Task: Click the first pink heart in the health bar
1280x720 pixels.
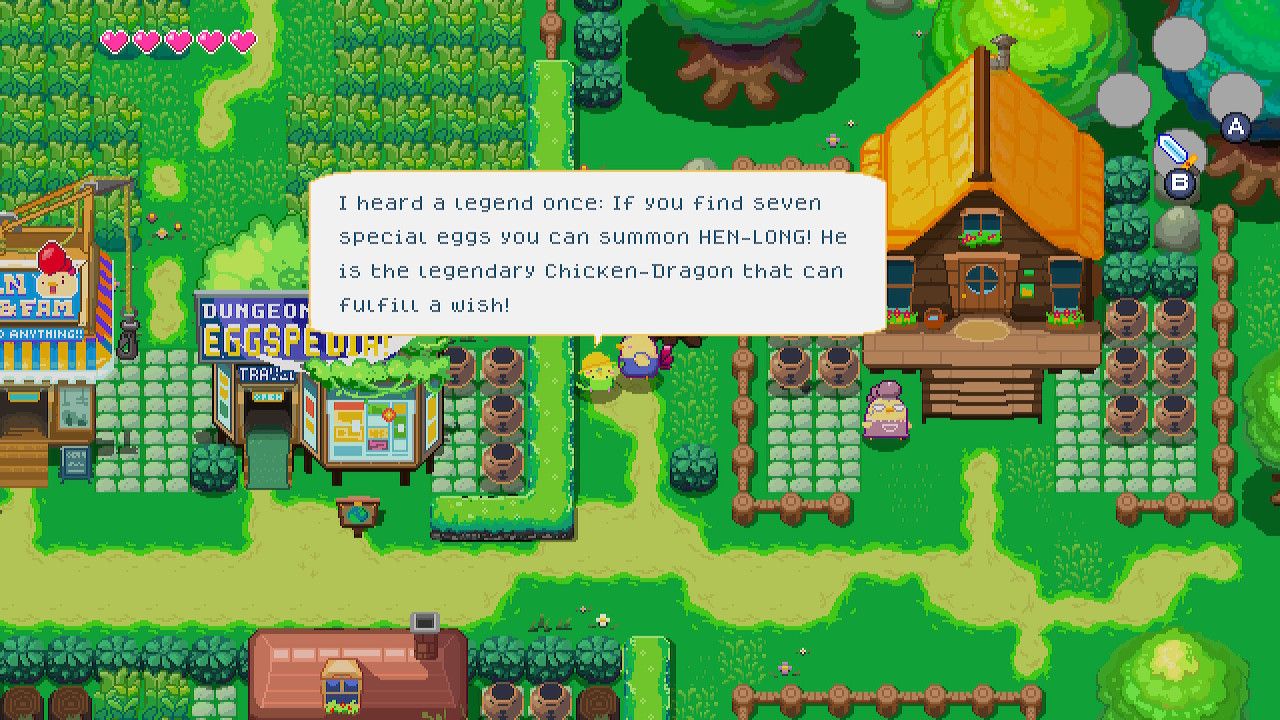Action: [116, 40]
